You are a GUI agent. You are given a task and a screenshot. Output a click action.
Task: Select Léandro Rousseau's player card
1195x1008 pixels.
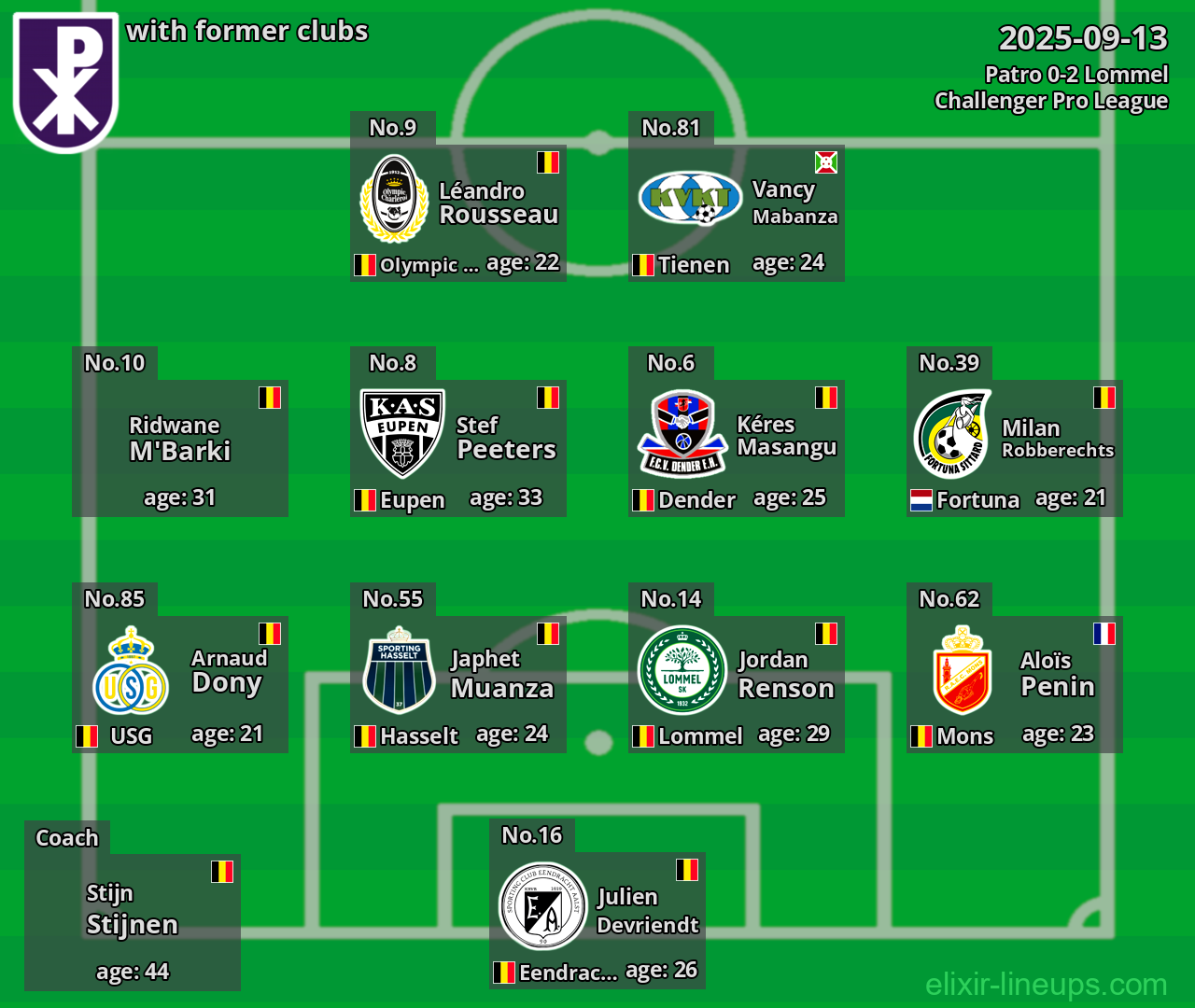tap(458, 213)
